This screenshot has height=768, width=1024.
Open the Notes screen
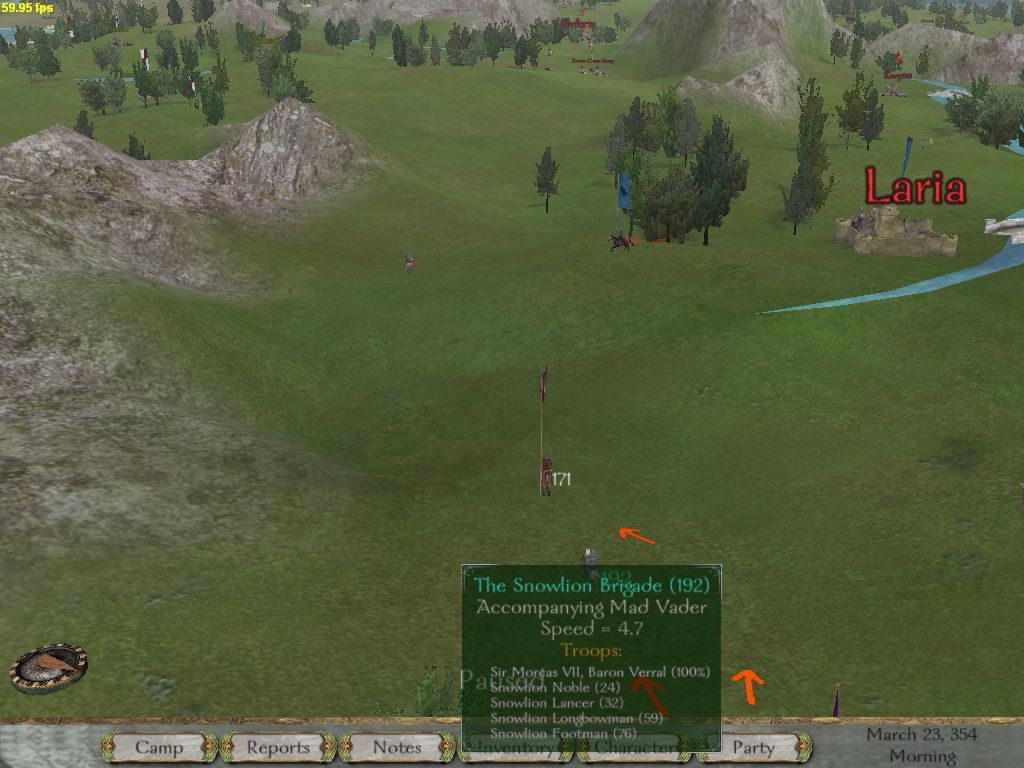pos(397,747)
